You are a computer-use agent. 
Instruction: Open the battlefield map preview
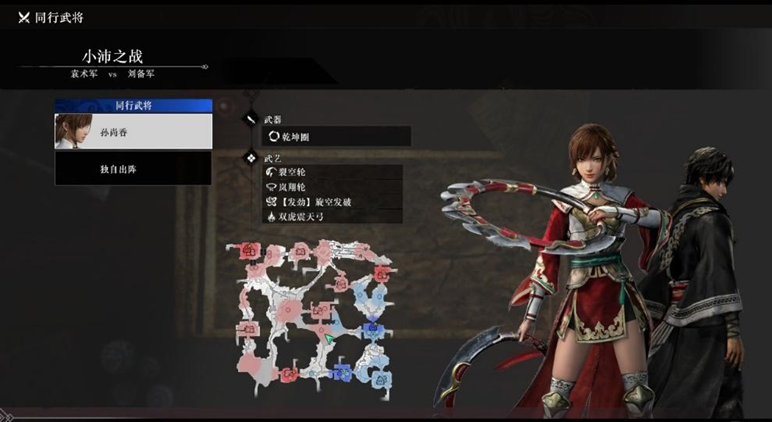pos(313,313)
